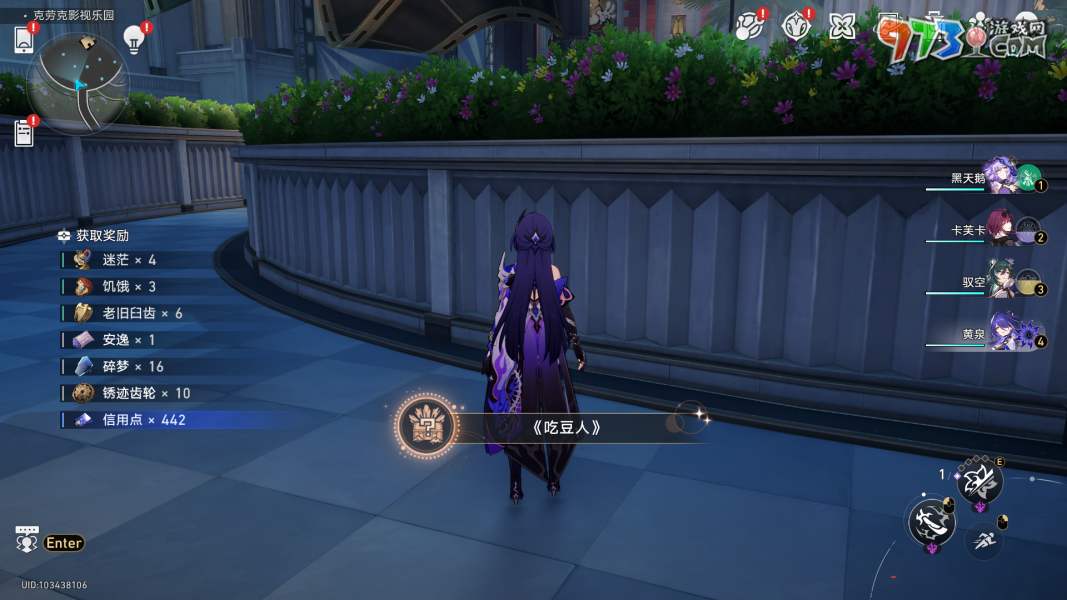Switch to party member 黑天鹅
1067x600 pixels.
pos(1000,177)
